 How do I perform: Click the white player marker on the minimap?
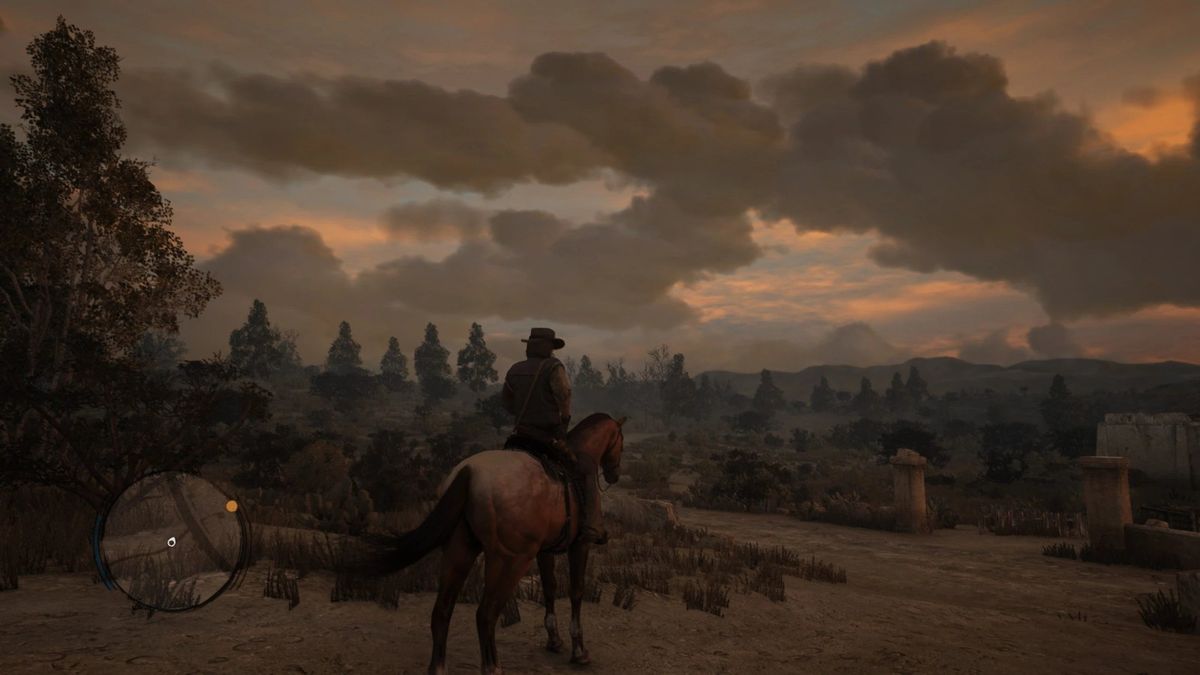tap(171, 542)
